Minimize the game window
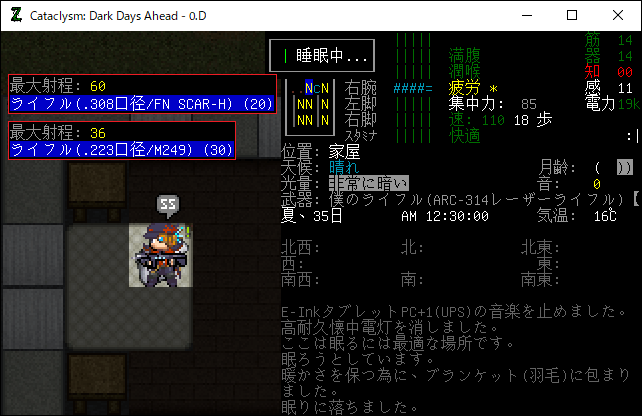This screenshot has height=416, width=642. (526, 15)
